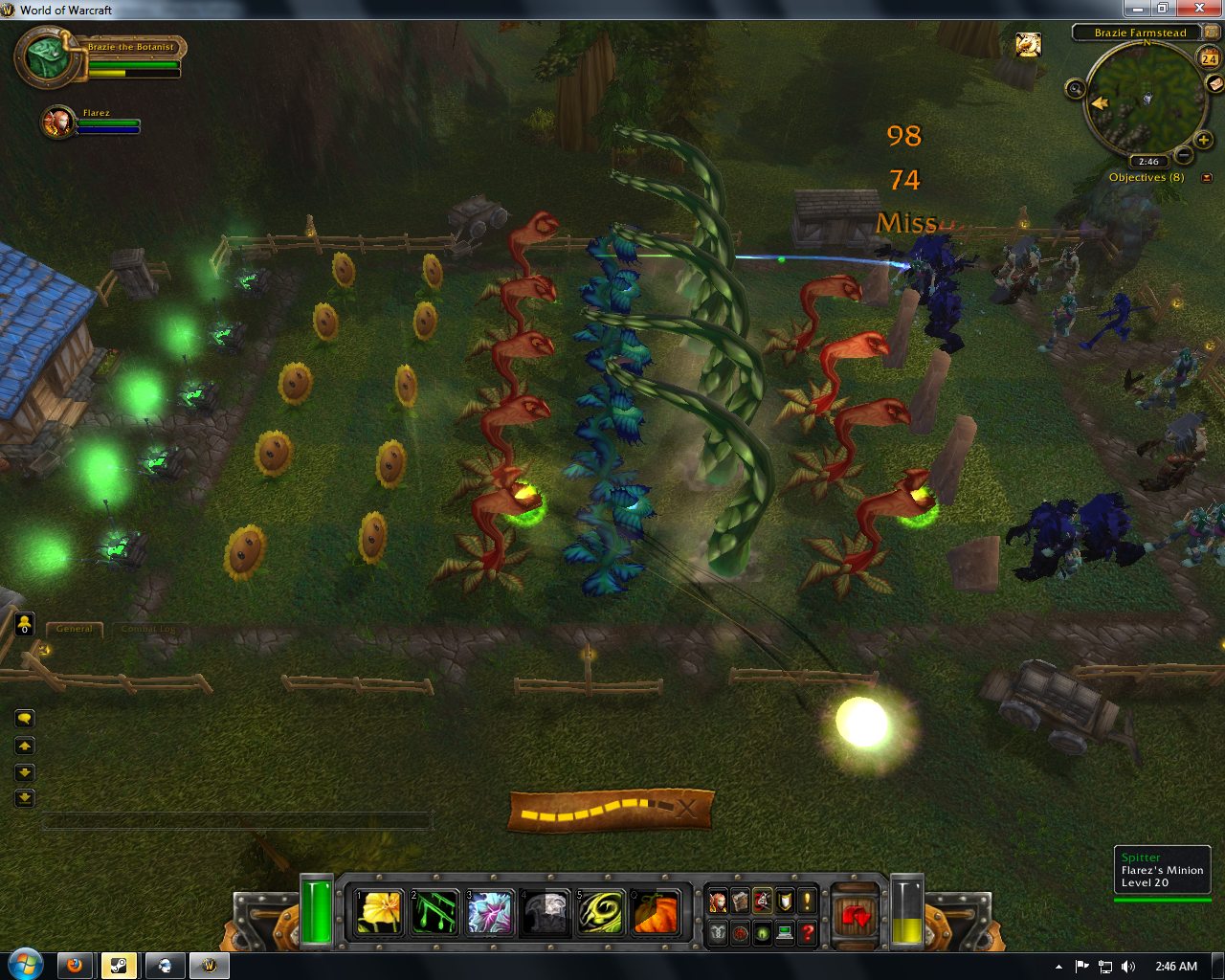The width and height of the screenshot is (1225, 980).
Task: Zoom out the minimap with the minus button
Action: click(1184, 155)
